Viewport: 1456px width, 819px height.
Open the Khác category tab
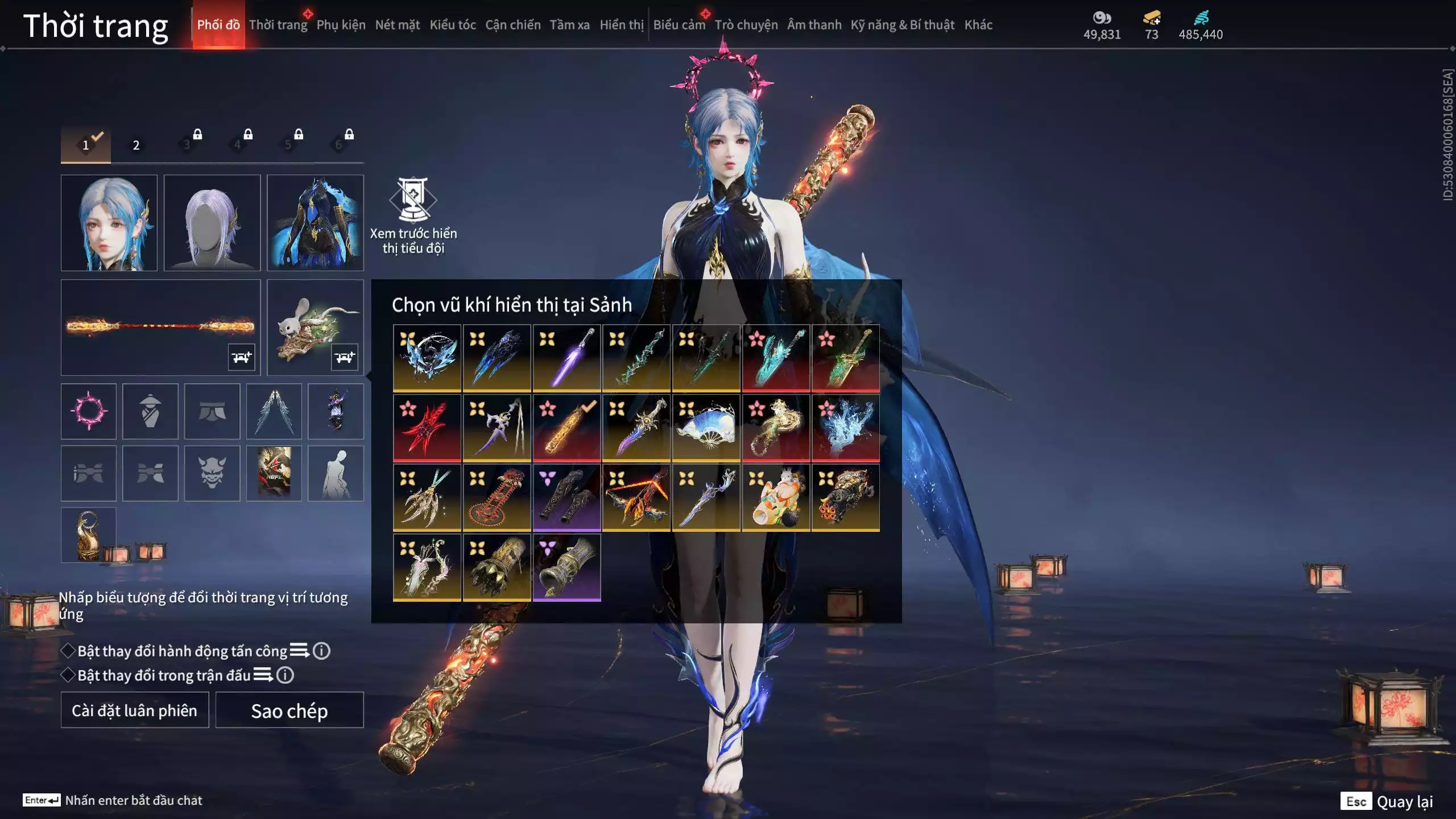[x=978, y=25]
